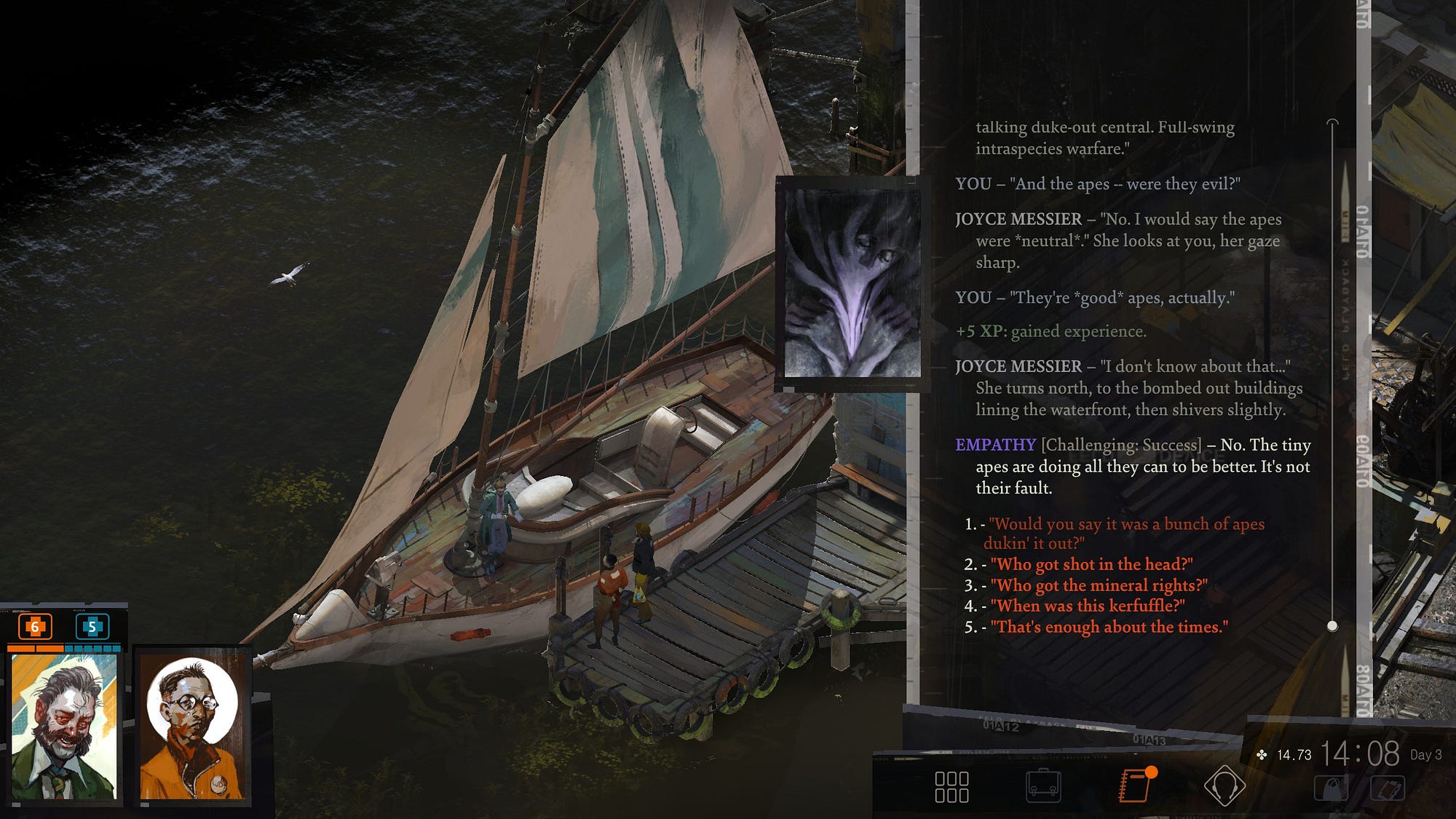Ask "Who got shot in the head?"
The width and height of the screenshot is (1456, 819).
[x=1091, y=564]
